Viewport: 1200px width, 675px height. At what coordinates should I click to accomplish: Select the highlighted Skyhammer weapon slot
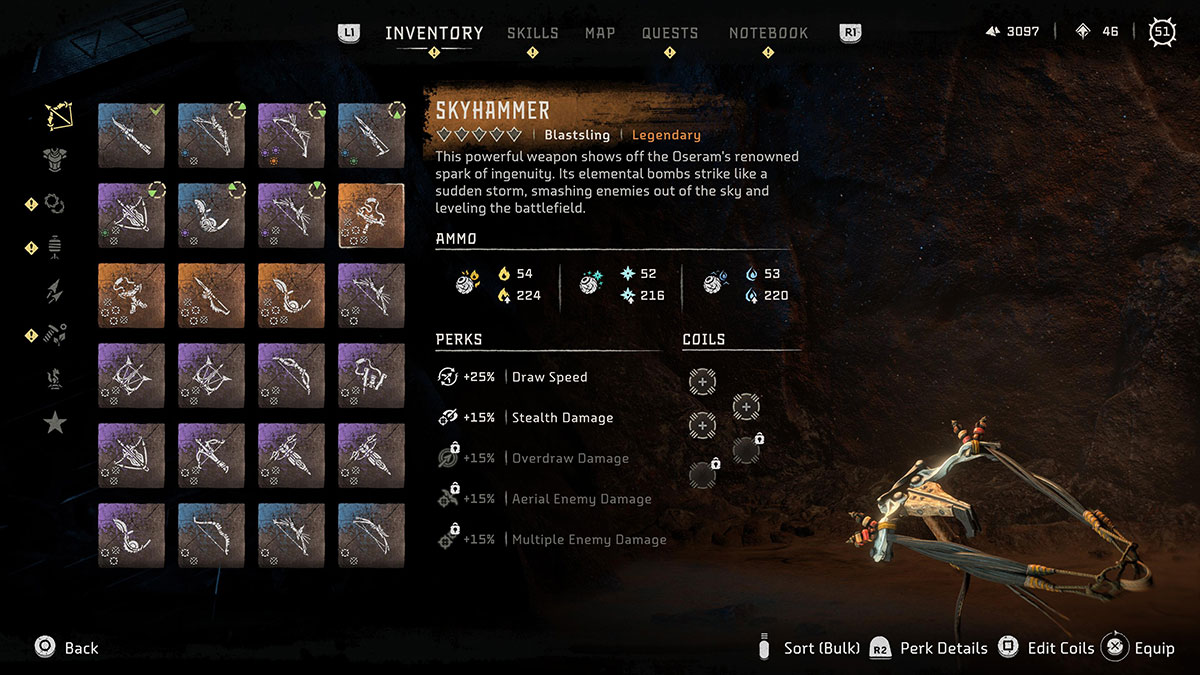[x=371, y=215]
